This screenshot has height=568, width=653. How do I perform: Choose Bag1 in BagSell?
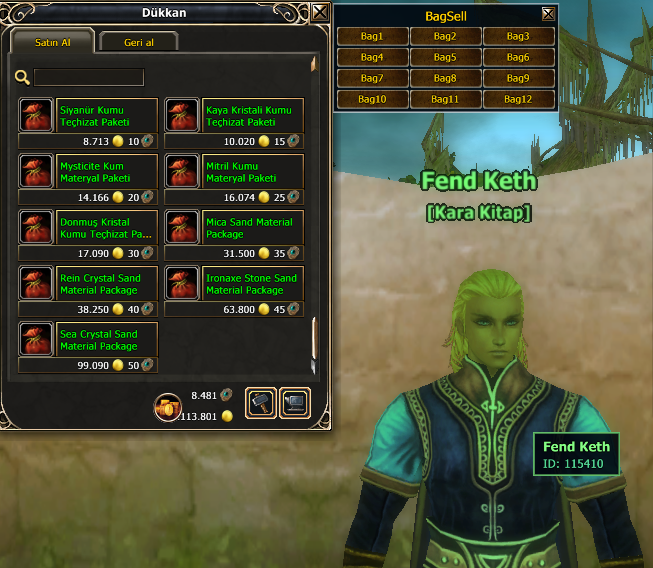(x=372, y=36)
